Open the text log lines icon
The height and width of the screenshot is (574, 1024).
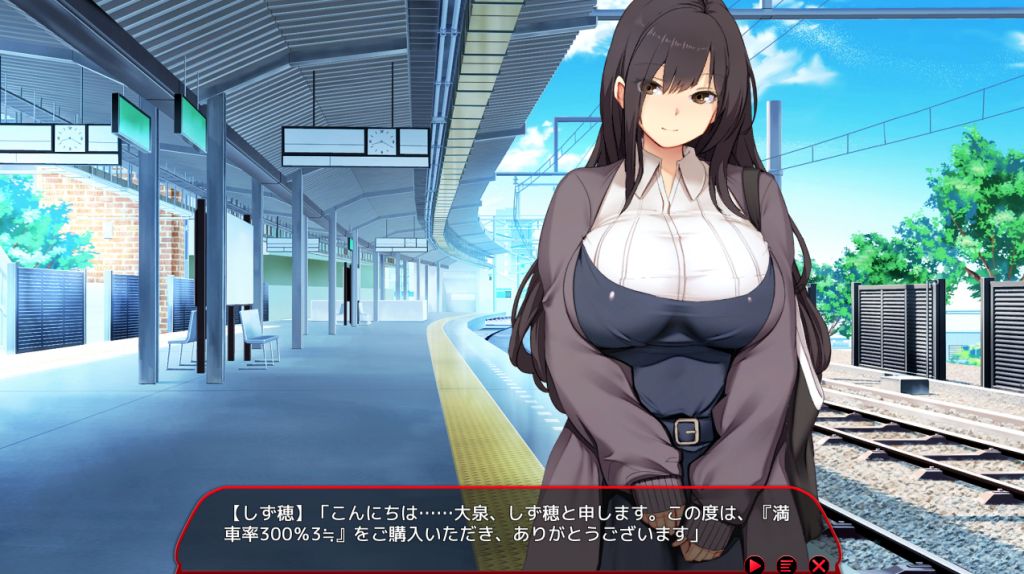pyautogui.click(x=787, y=565)
